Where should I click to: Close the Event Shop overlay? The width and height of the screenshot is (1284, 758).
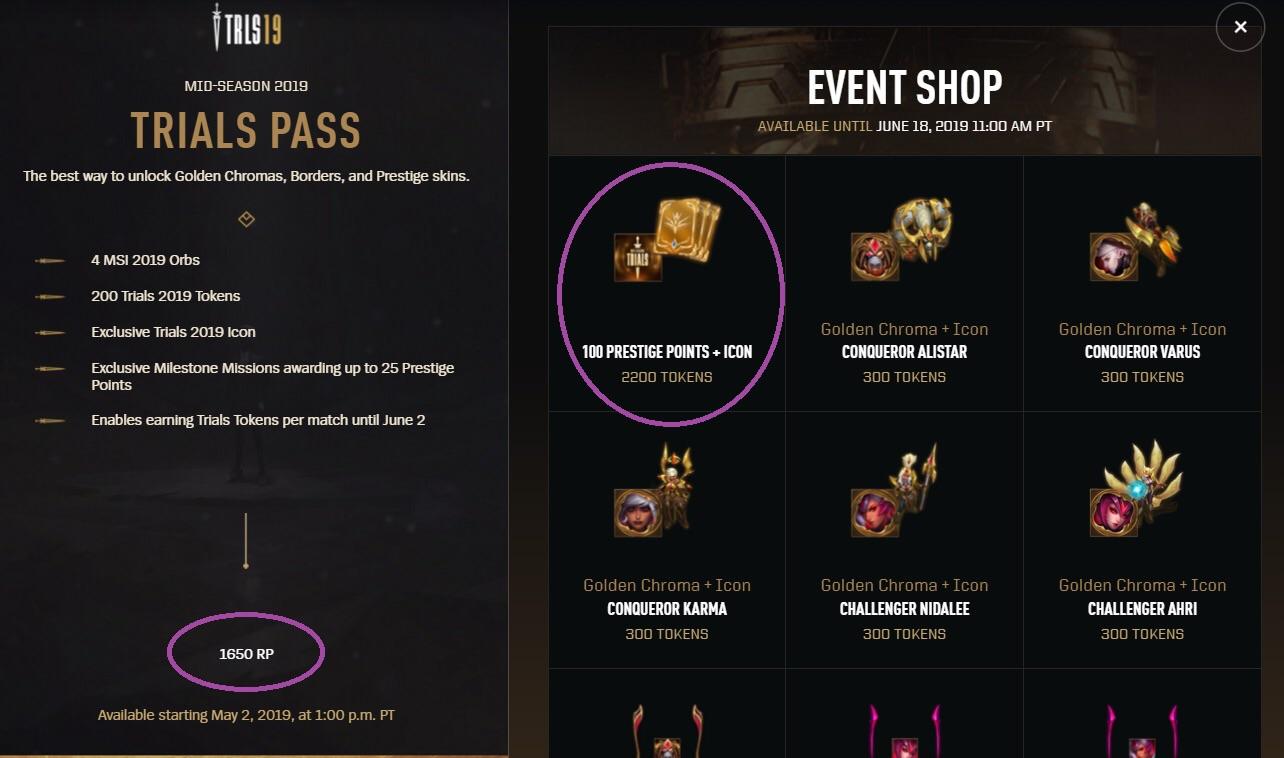coord(1240,27)
